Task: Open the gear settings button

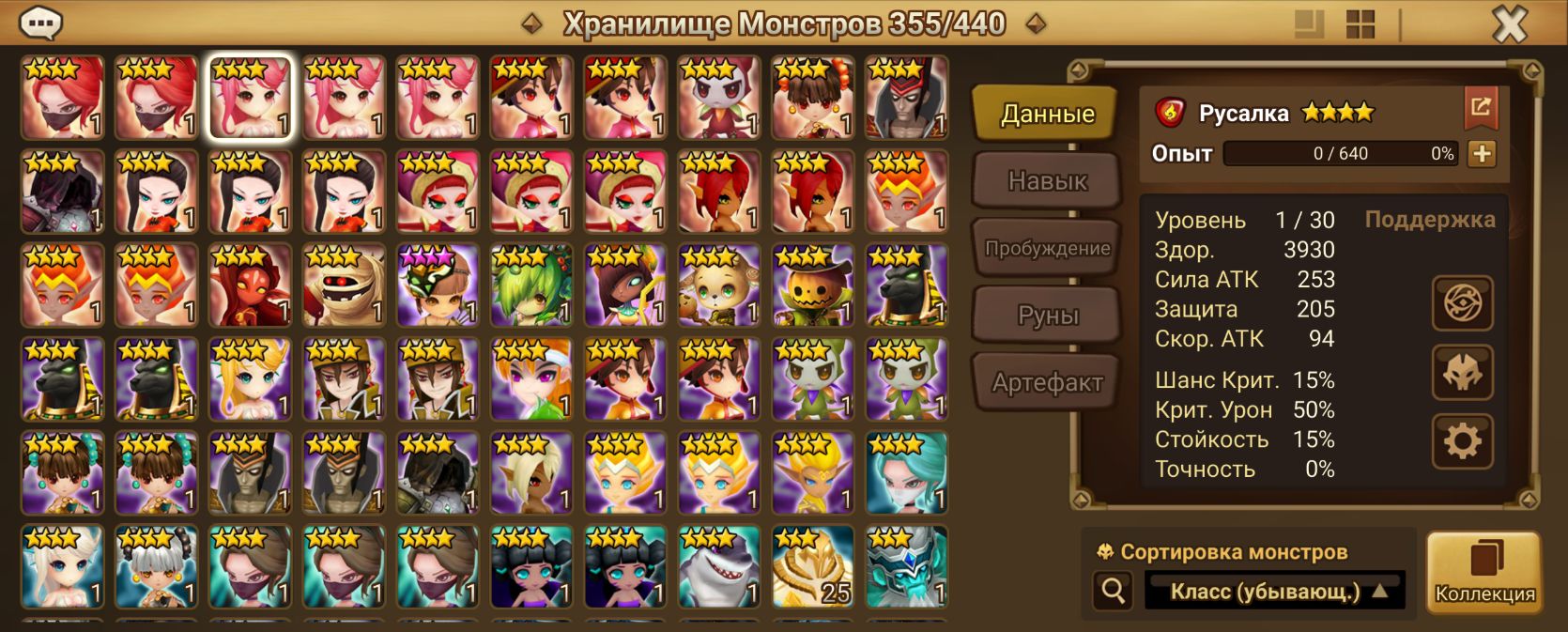Action: [1462, 441]
